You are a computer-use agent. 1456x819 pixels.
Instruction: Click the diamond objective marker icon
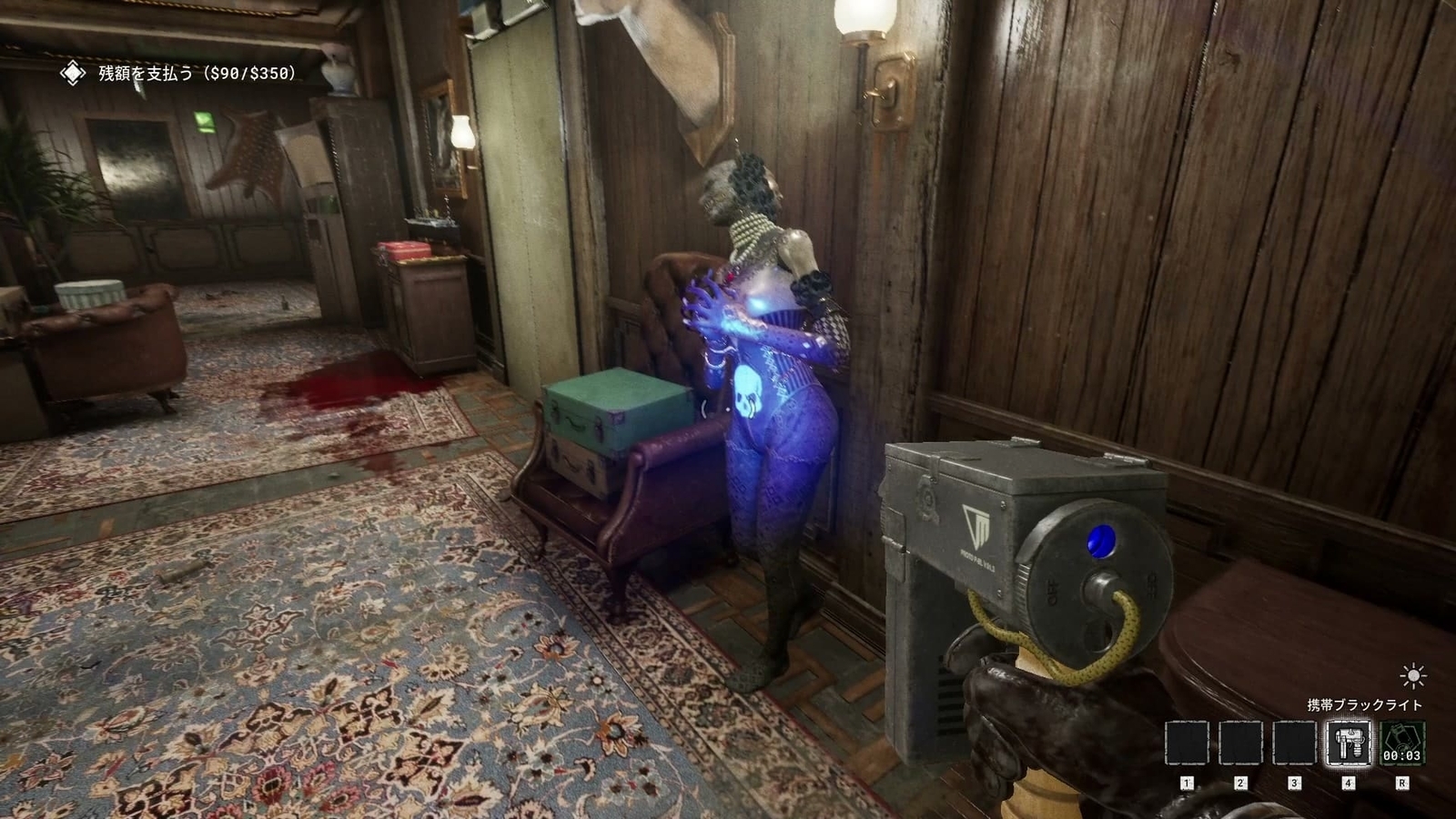tap(71, 75)
